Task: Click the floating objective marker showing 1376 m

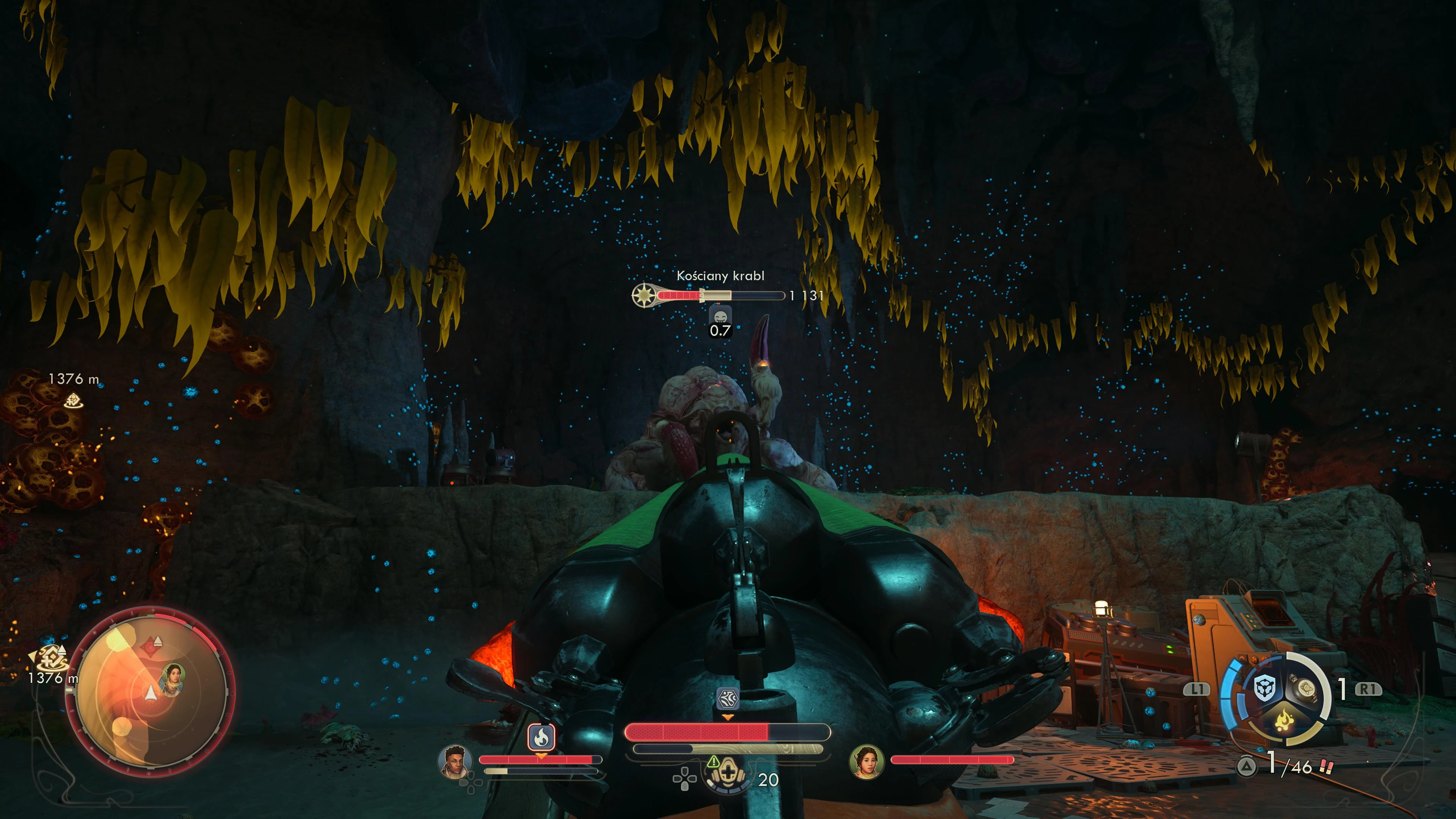Action: pos(73,400)
